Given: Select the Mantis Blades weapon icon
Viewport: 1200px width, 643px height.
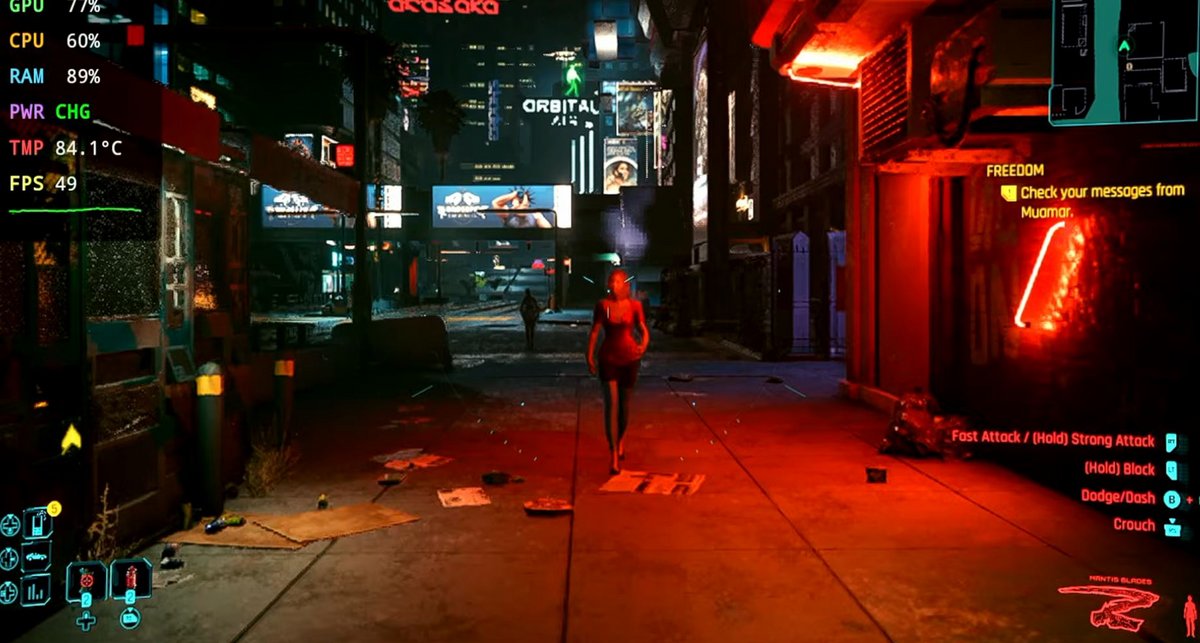Looking at the screenshot, I should point(1108,602).
